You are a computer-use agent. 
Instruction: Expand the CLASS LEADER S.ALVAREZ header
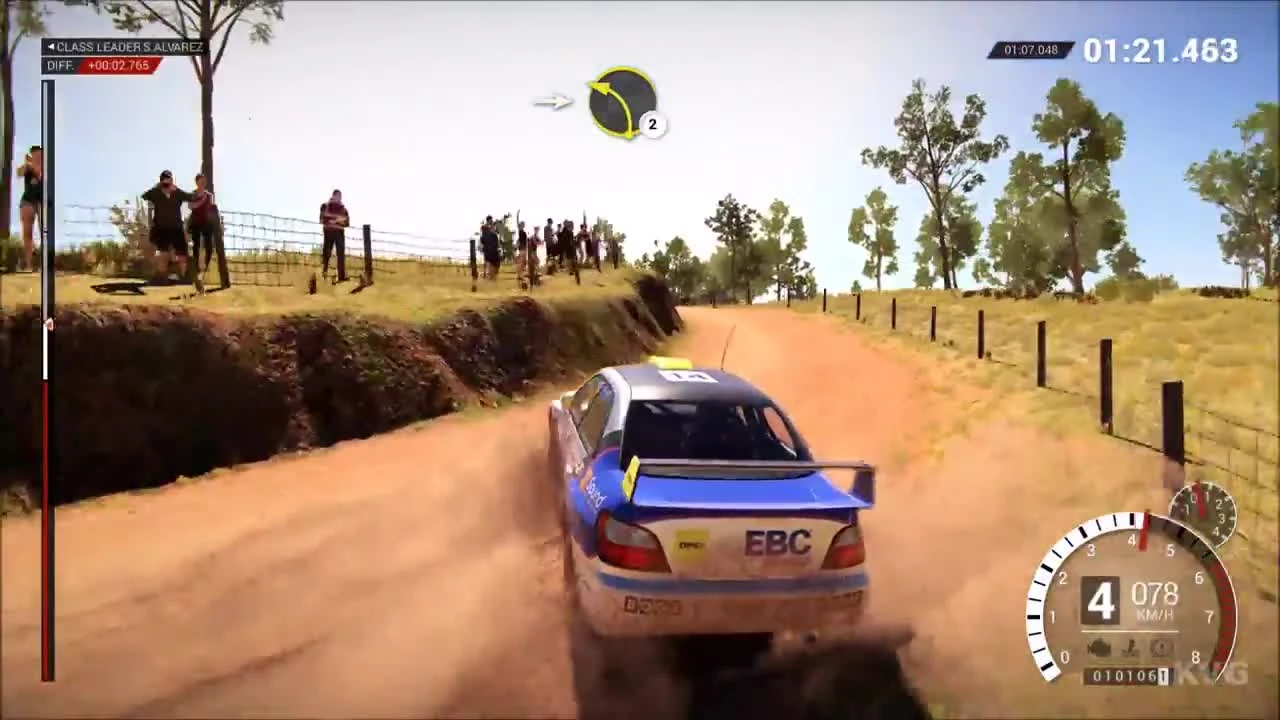122,46
